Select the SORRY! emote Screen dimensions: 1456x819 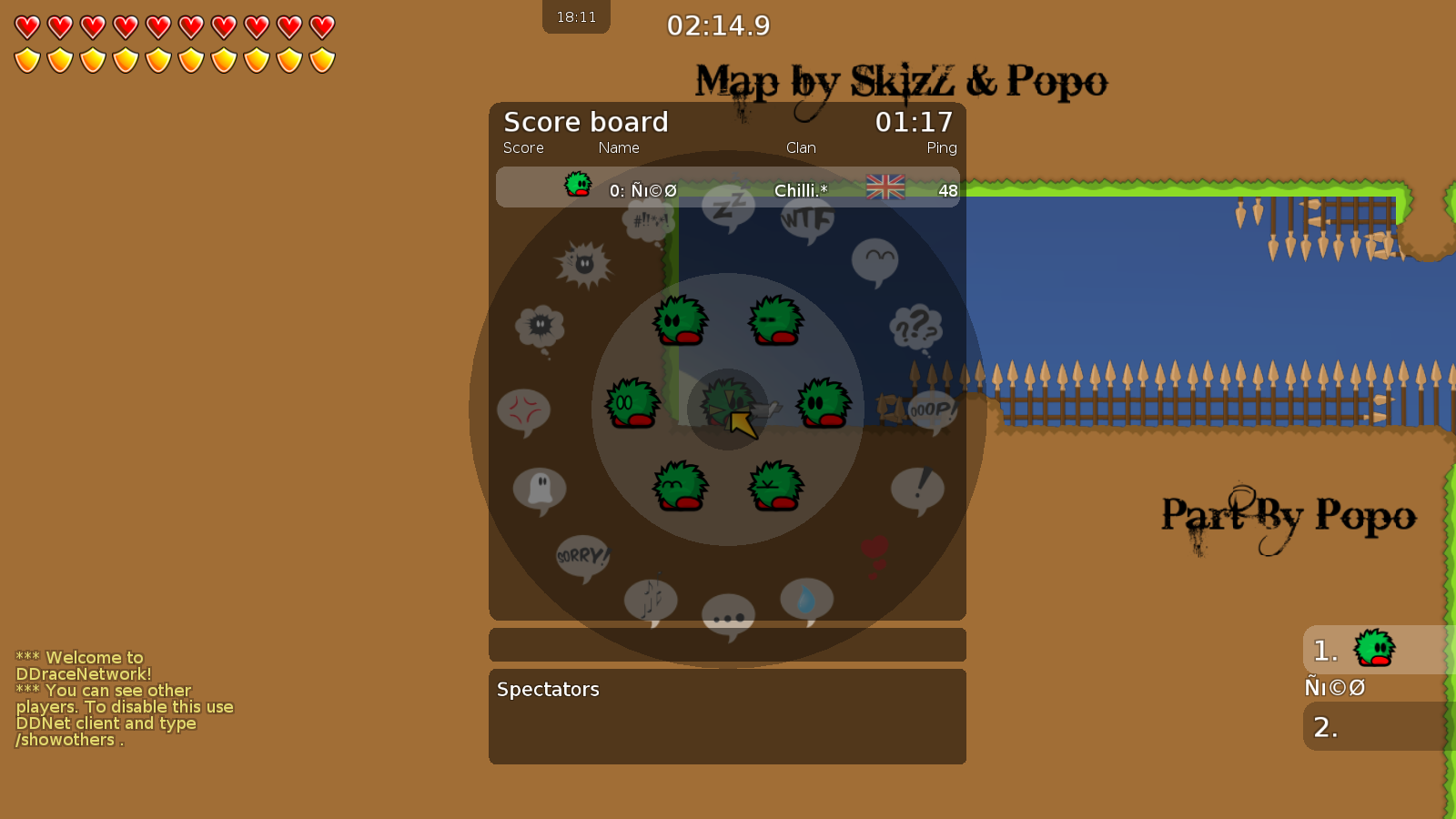click(x=581, y=553)
